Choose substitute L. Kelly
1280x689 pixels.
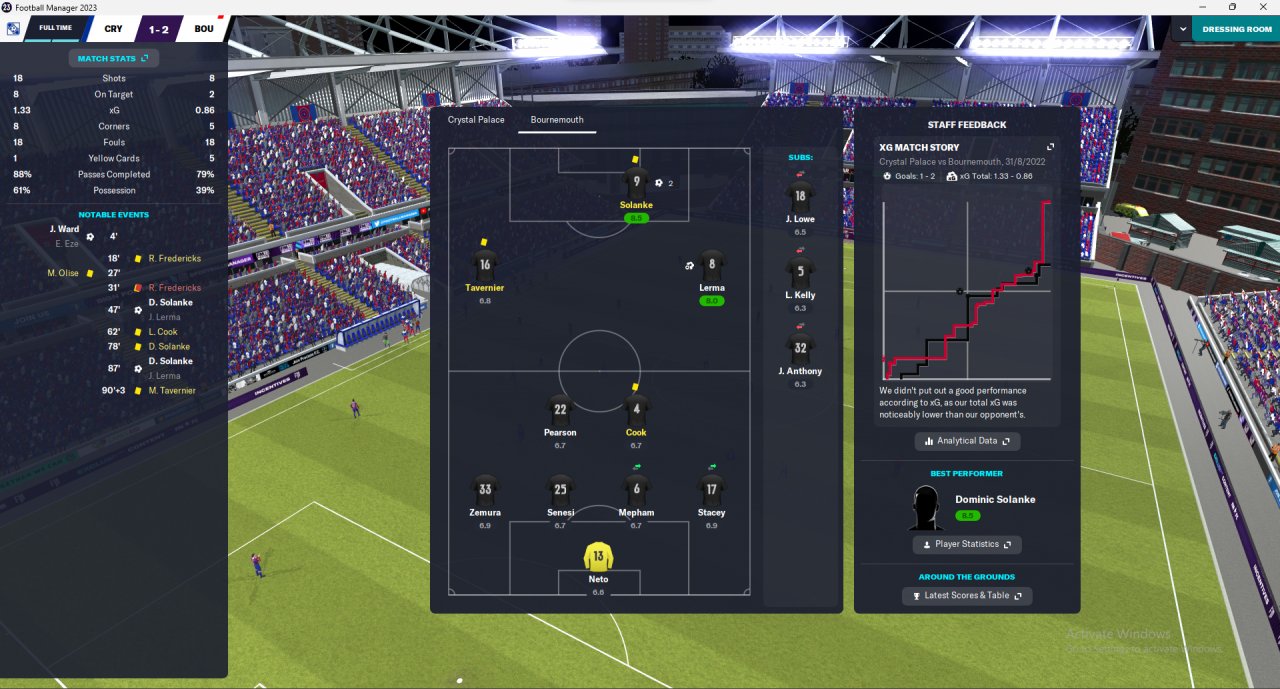(x=800, y=273)
